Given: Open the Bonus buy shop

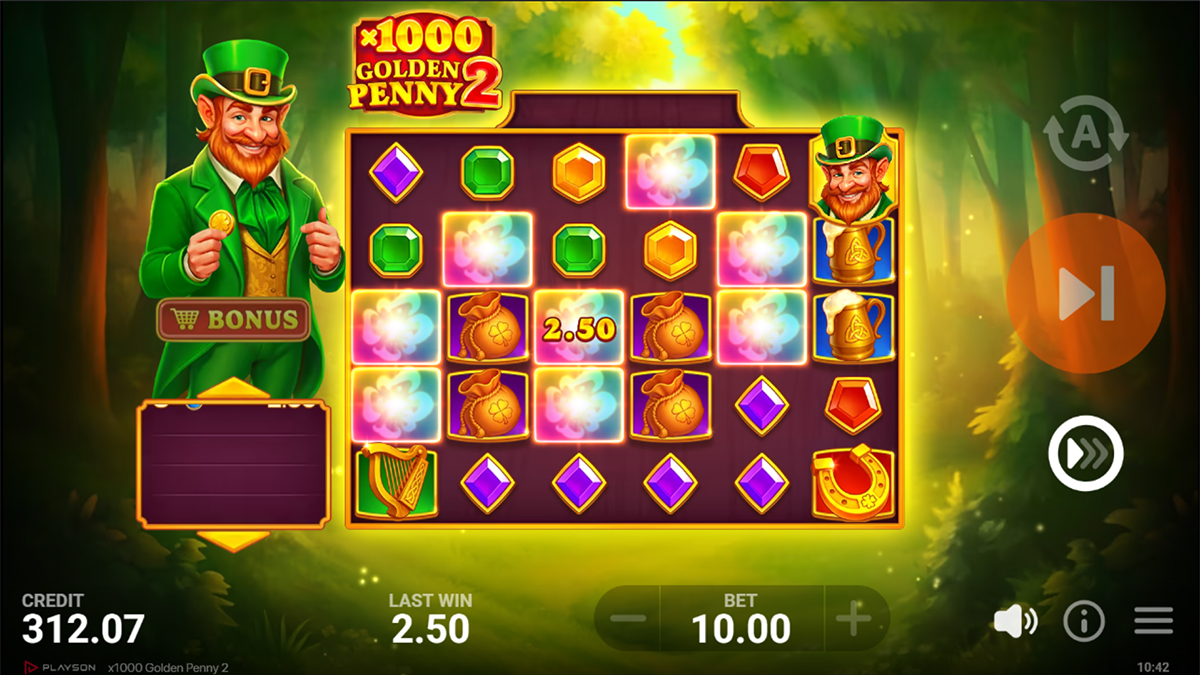Looking at the screenshot, I should pyautogui.click(x=234, y=320).
